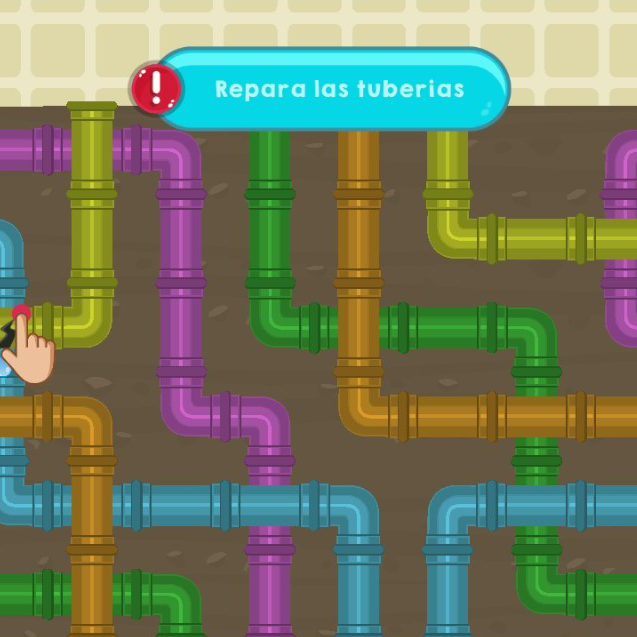
Task: Tap the leaking pipe spot under the hand pointer
Action: tap(17, 322)
